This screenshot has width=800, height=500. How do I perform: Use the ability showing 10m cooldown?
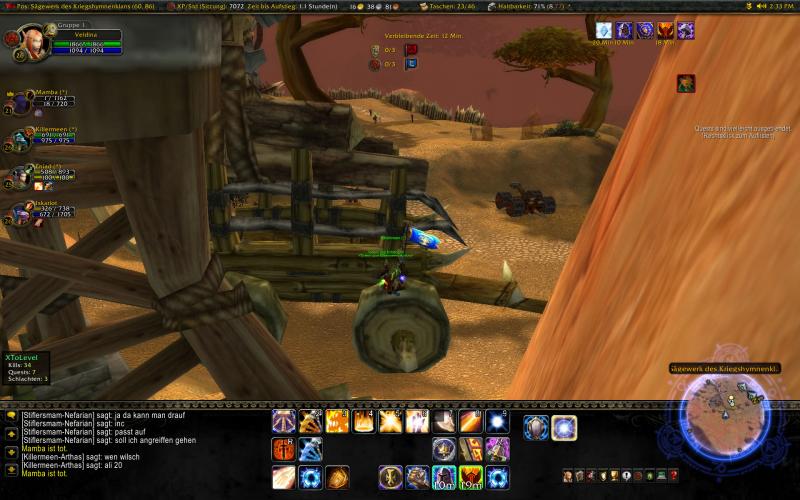pos(444,477)
